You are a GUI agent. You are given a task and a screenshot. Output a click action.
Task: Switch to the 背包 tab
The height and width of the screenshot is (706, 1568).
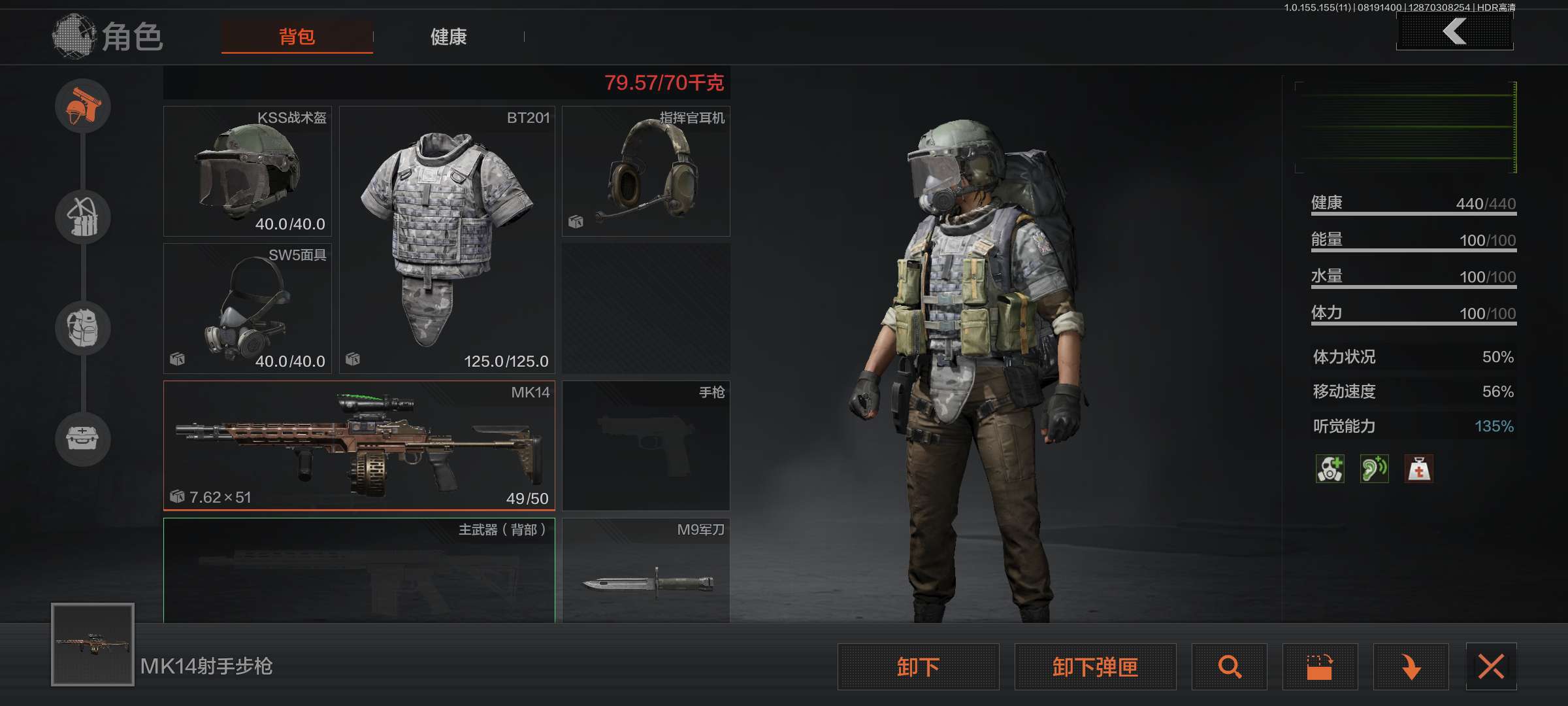click(x=297, y=37)
